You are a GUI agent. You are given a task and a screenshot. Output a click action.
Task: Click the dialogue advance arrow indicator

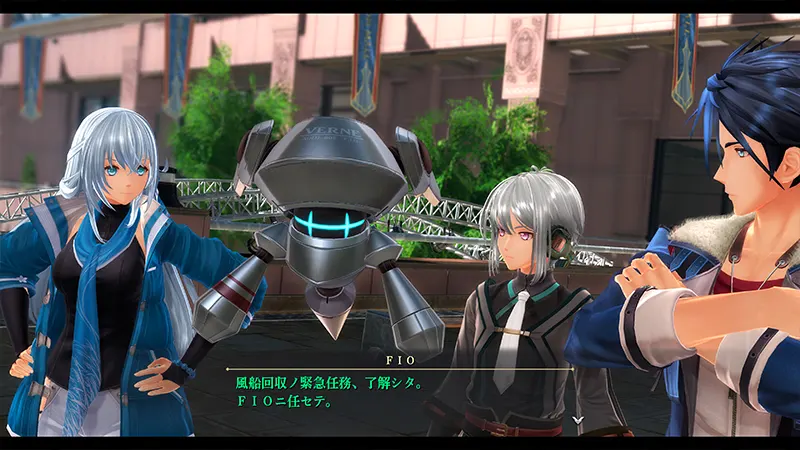coord(578,420)
